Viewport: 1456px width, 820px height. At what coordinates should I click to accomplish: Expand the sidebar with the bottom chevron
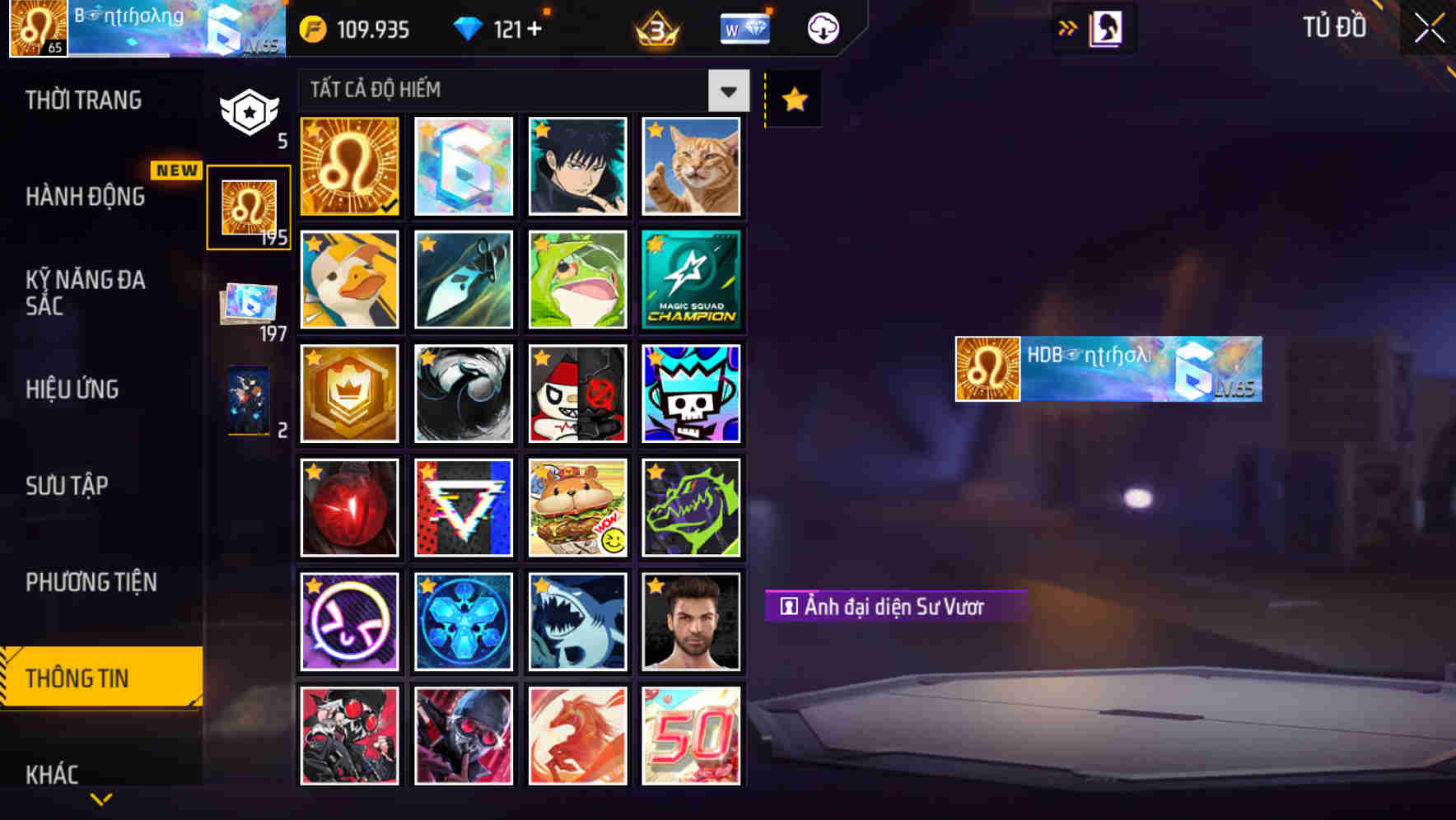[x=100, y=799]
